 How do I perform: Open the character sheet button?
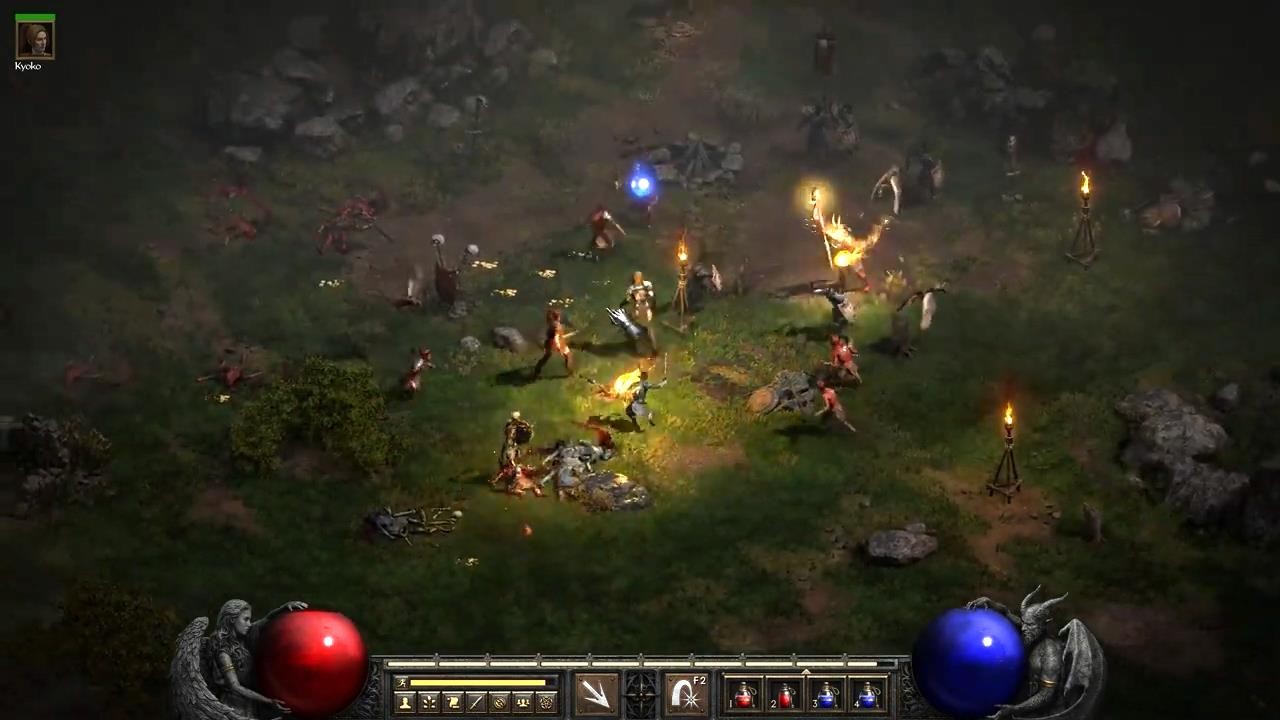pos(405,702)
